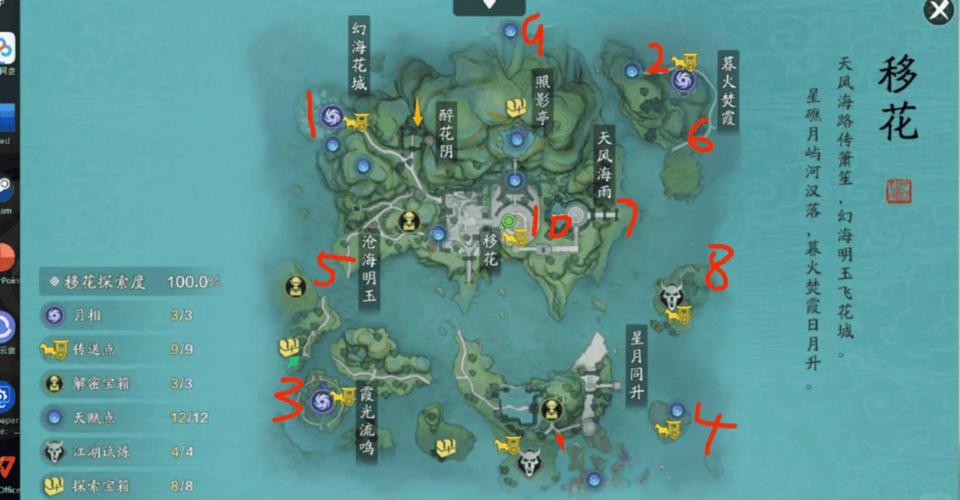Screen dimensions: 960x500
Task: Open the treasure chest marker beside 照影亭
Action: [x=516, y=108]
